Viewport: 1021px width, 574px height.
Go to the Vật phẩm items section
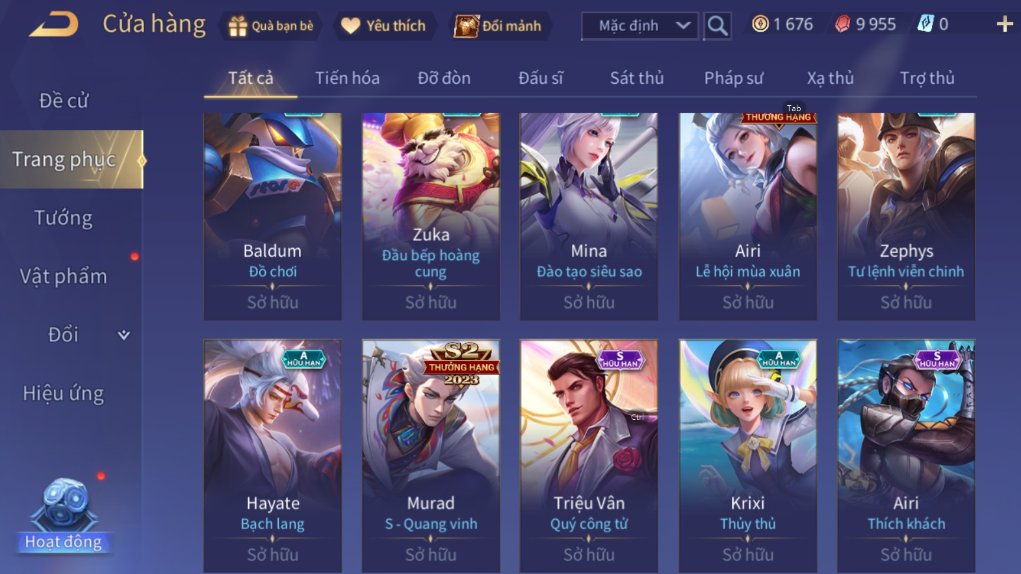(x=63, y=277)
